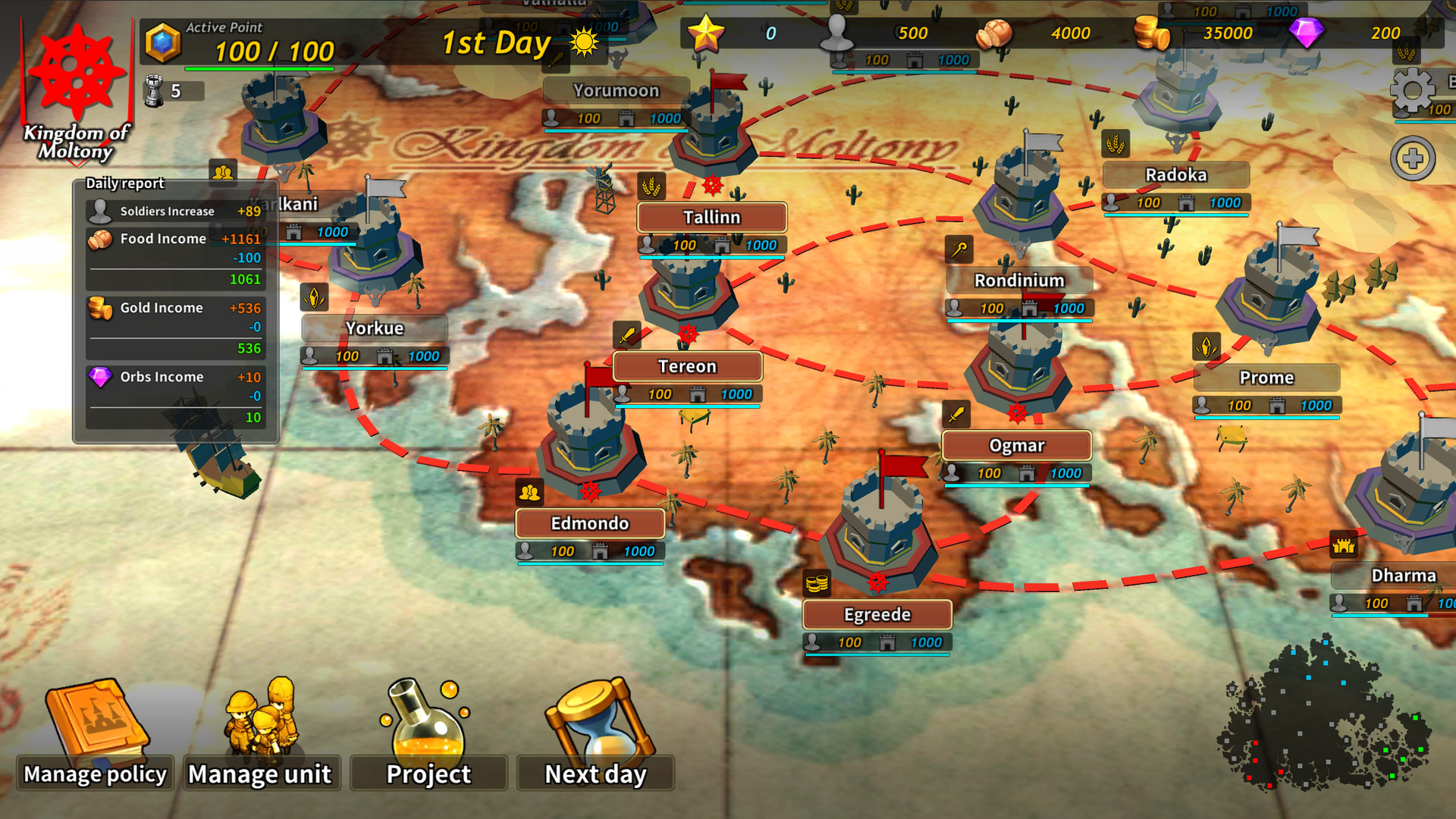
Task: Select the Tereon city label
Action: point(689,366)
